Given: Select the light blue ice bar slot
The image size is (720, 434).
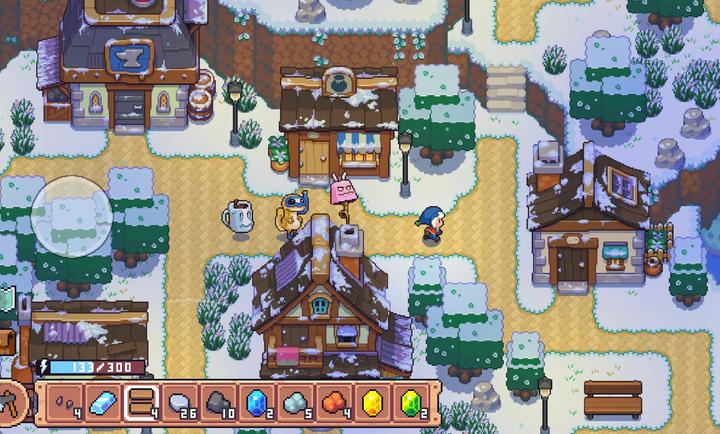Looking at the screenshot, I should coord(103,402).
